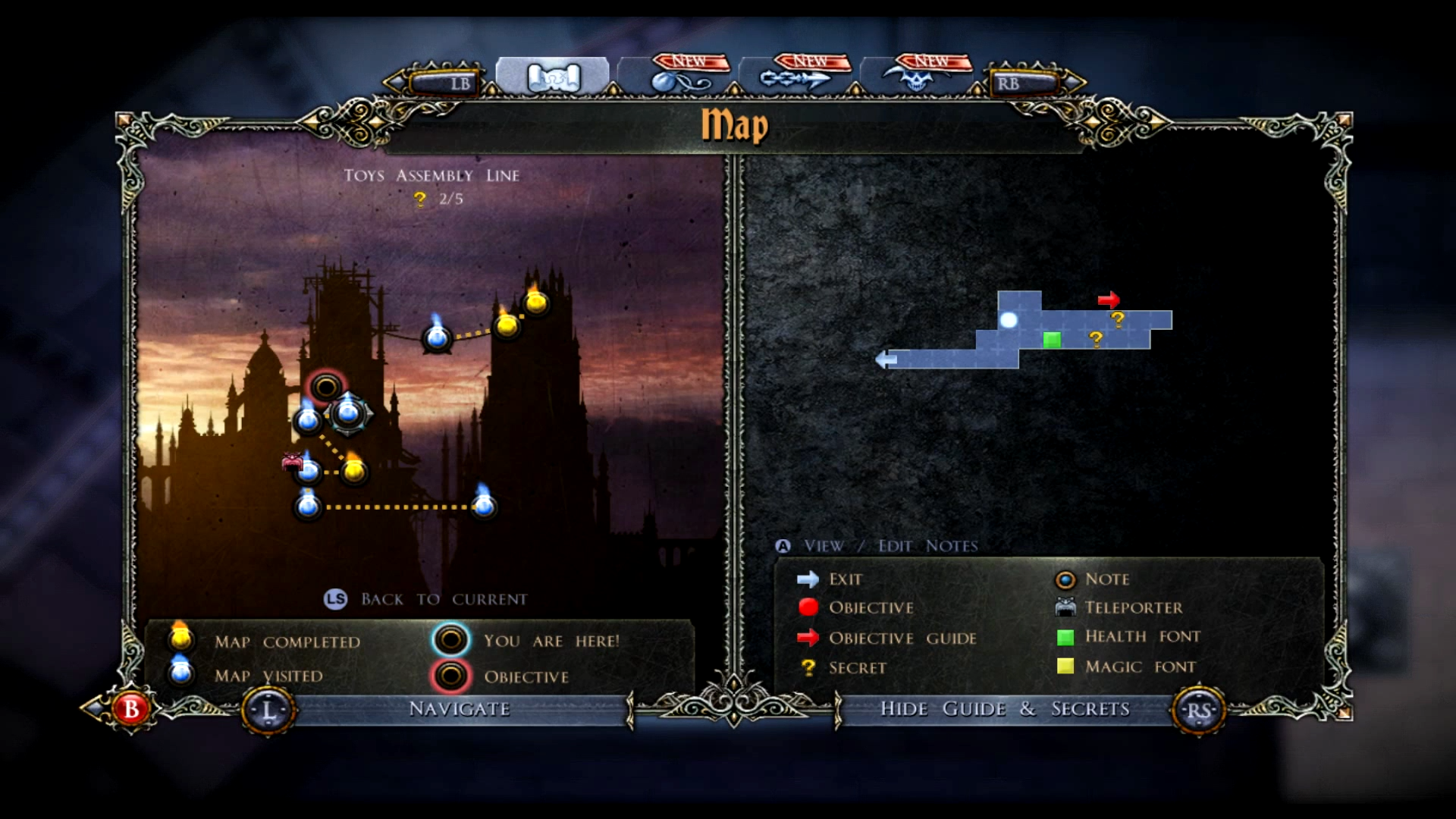
Task: Open the horned skull bestiary tab
Action: (918, 77)
